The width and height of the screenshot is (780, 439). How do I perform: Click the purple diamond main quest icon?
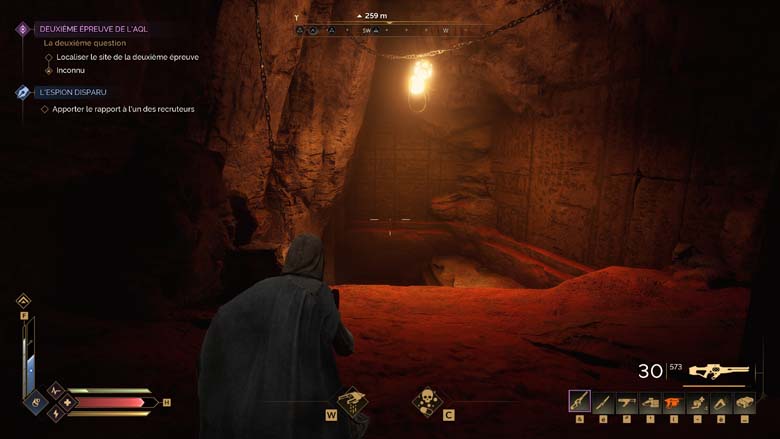click(x=22, y=29)
